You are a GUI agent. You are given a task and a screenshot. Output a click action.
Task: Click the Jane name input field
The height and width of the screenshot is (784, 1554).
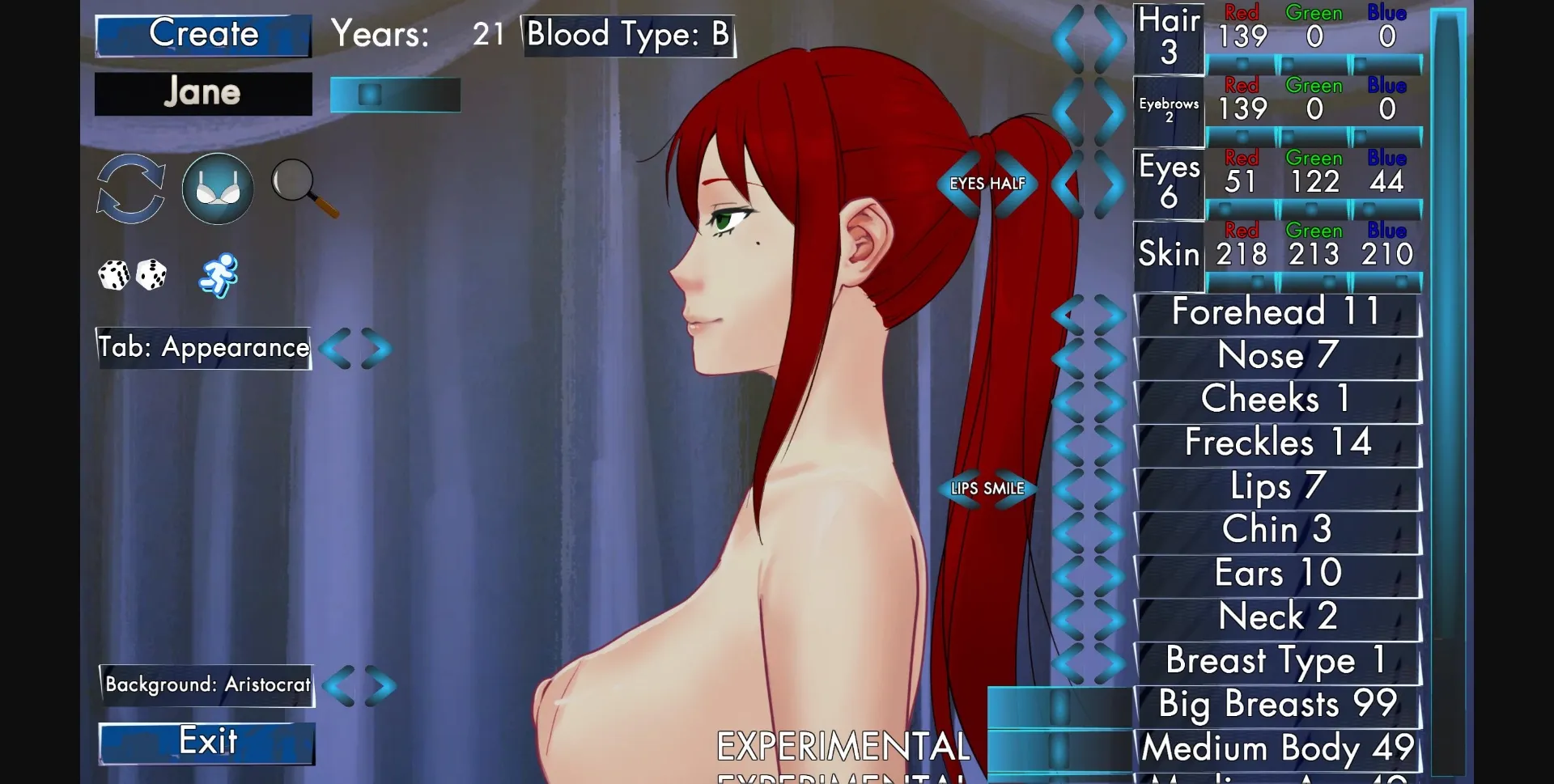point(203,93)
